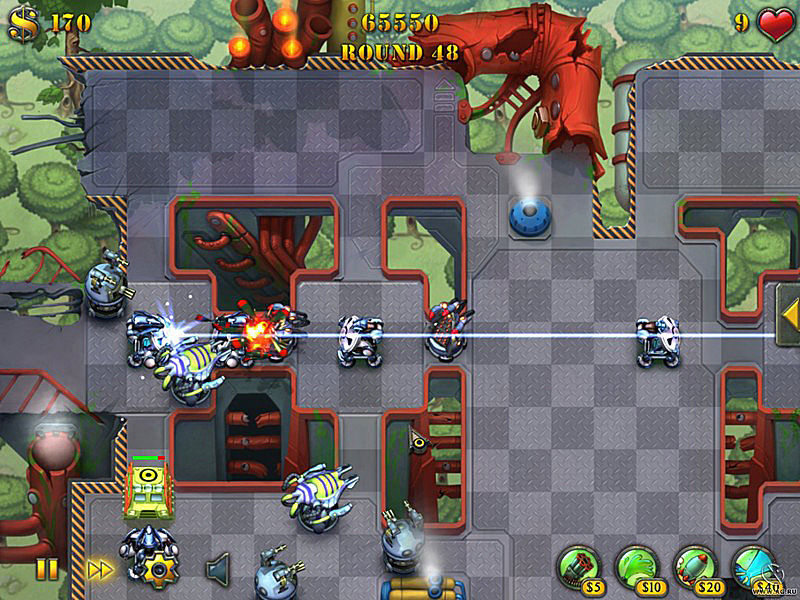Toggle the sound speaker icon
The image size is (800, 600).
pyautogui.click(x=217, y=569)
